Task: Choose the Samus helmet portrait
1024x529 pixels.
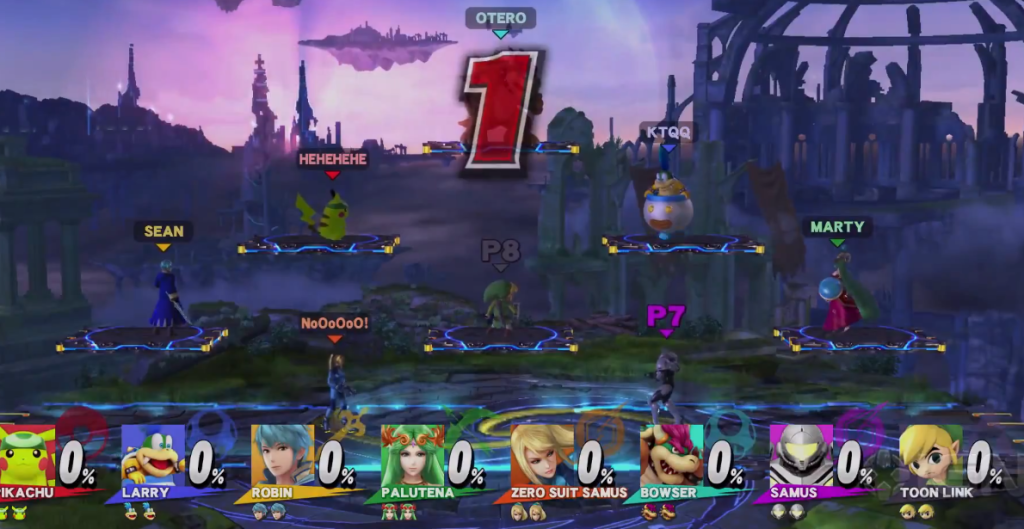Action: [800, 456]
